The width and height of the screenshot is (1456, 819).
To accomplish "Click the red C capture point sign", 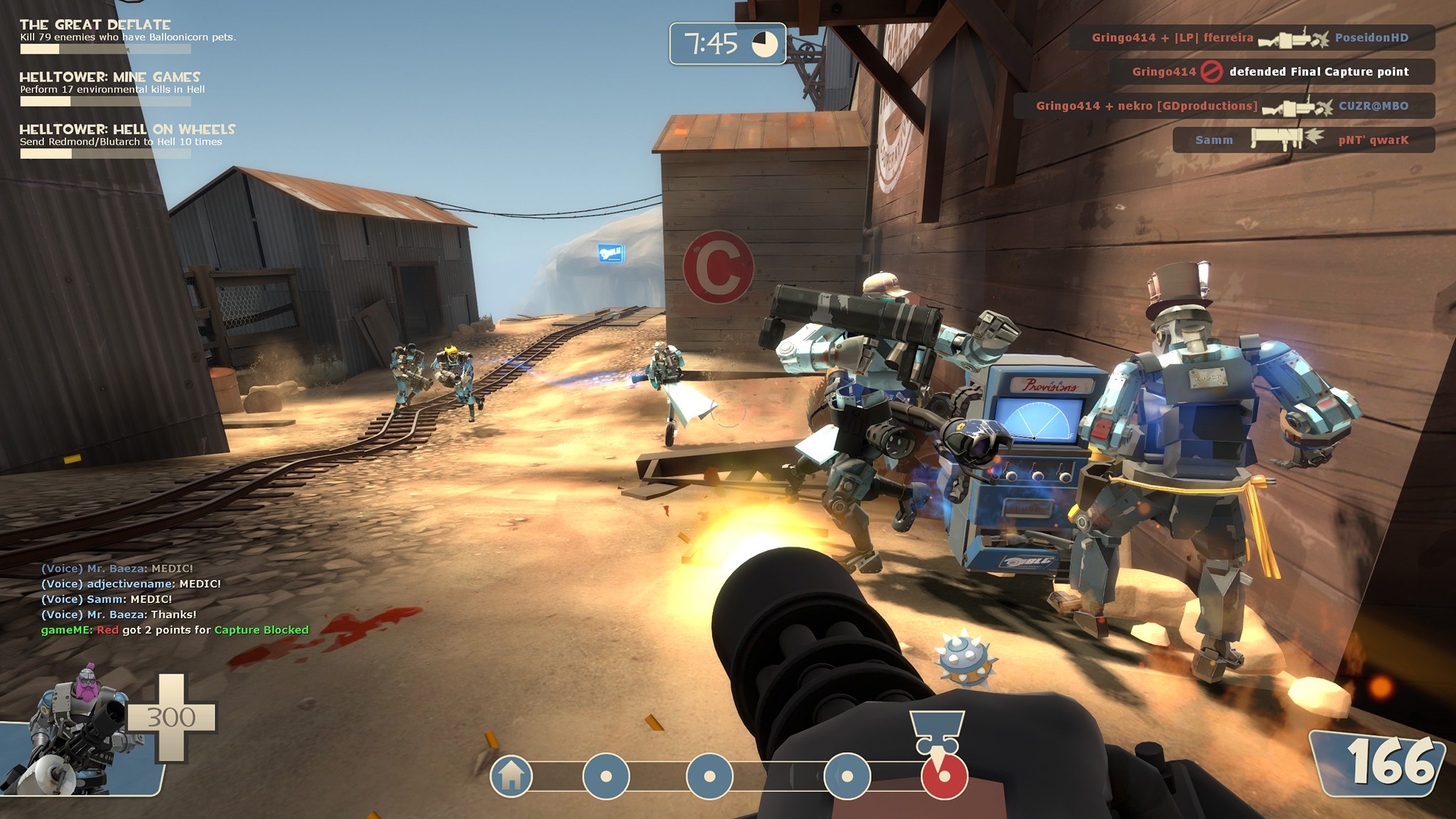I will click(x=720, y=263).
